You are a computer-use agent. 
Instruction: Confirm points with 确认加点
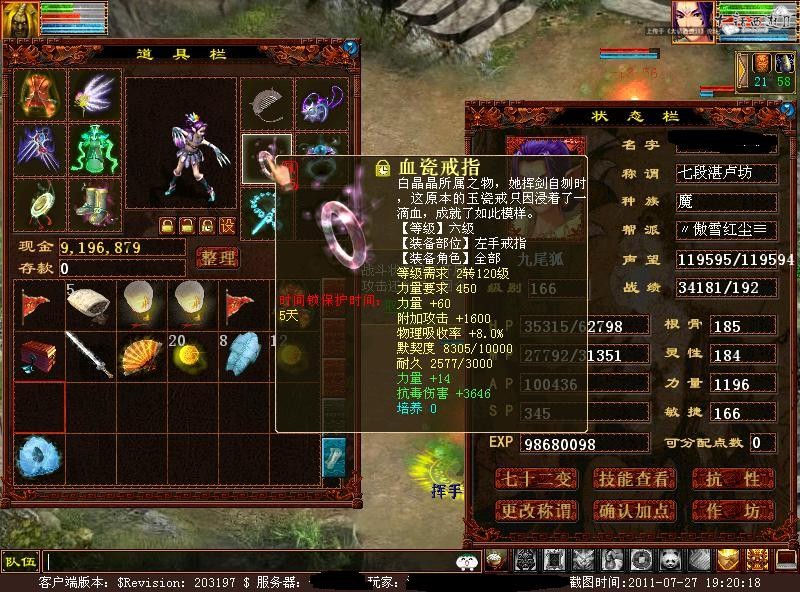tap(633, 511)
